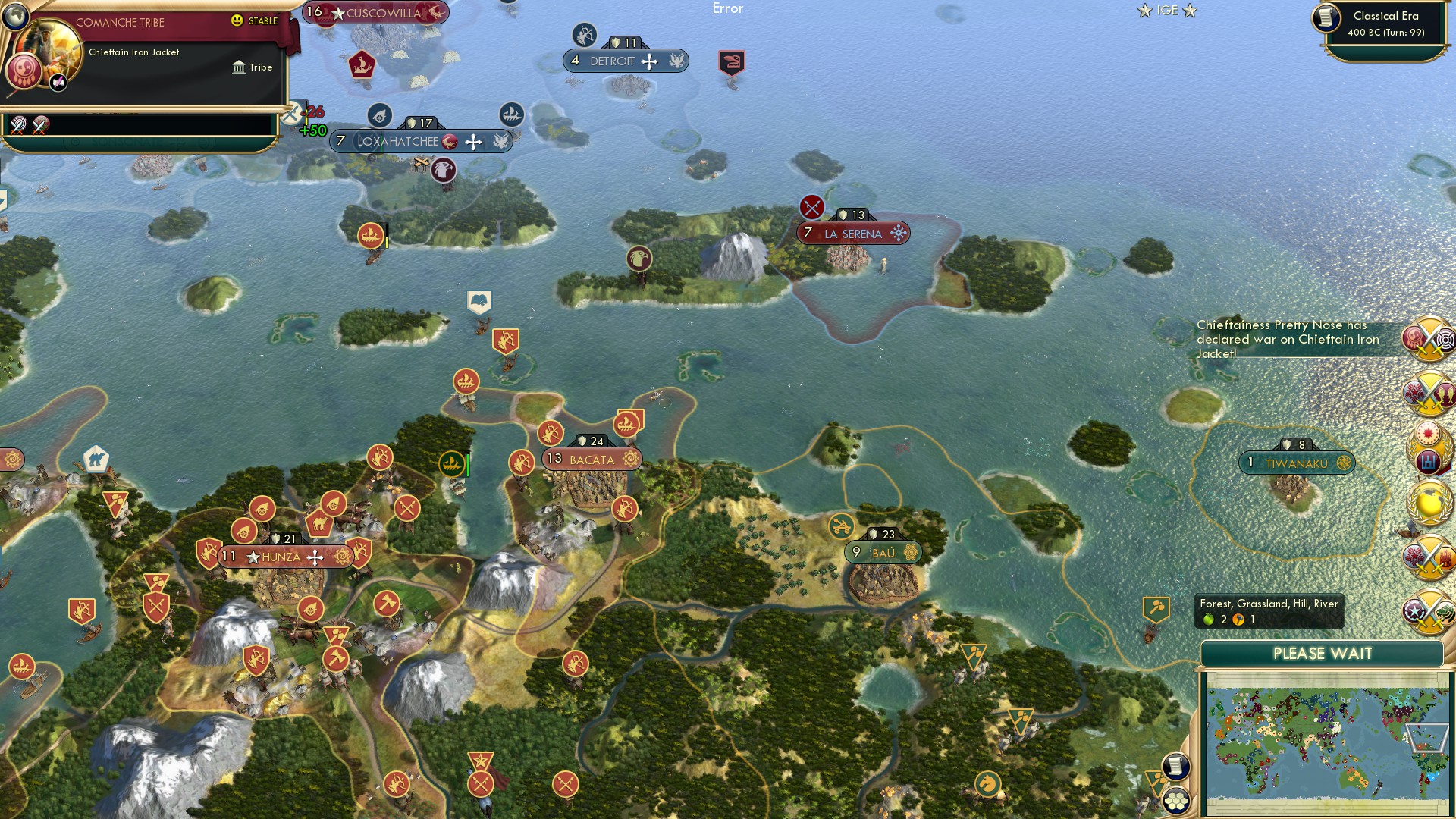Open the notification log scroll beside the minimap

click(1176, 766)
